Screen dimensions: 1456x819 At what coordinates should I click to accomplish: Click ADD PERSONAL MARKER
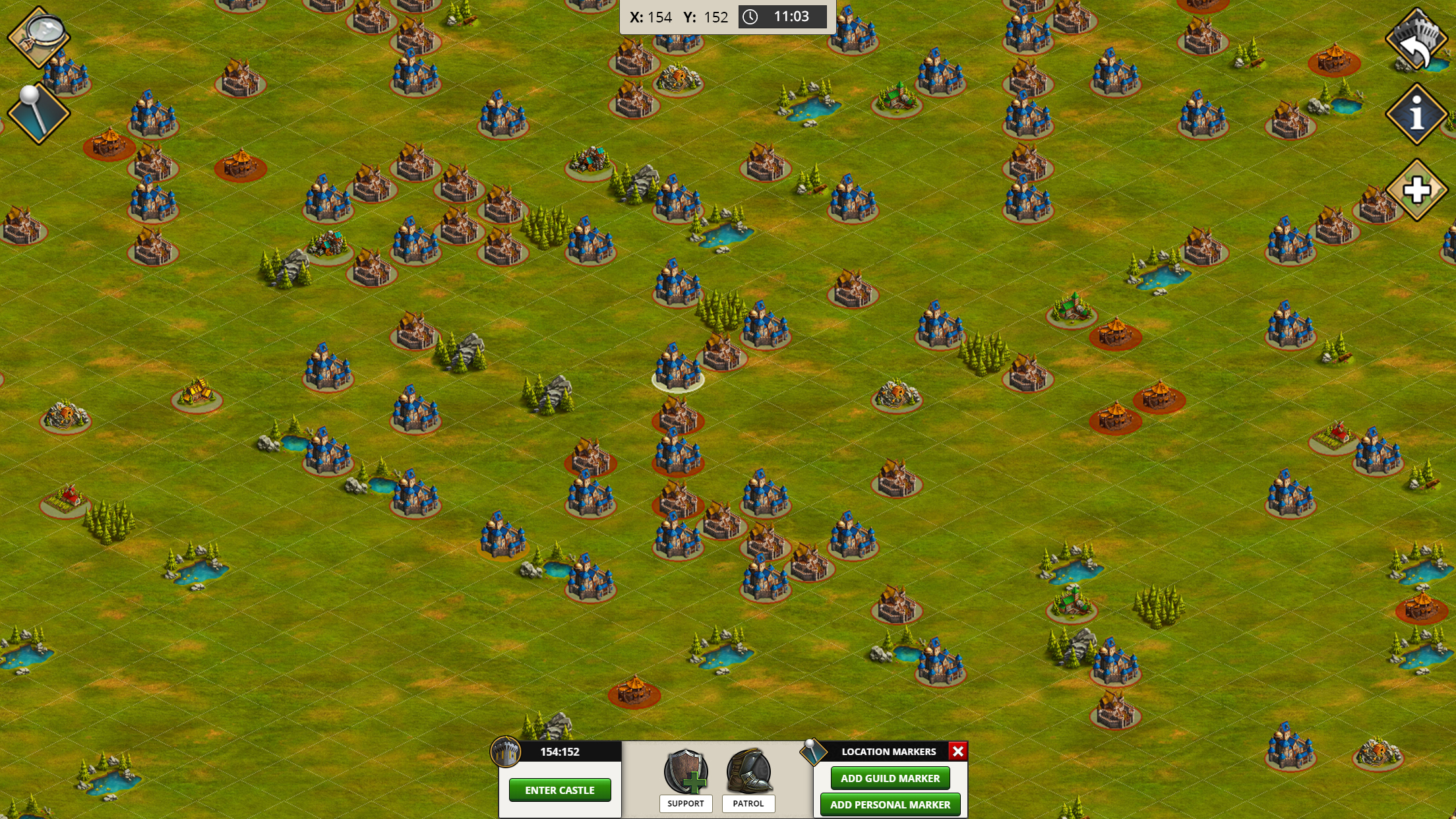point(890,805)
